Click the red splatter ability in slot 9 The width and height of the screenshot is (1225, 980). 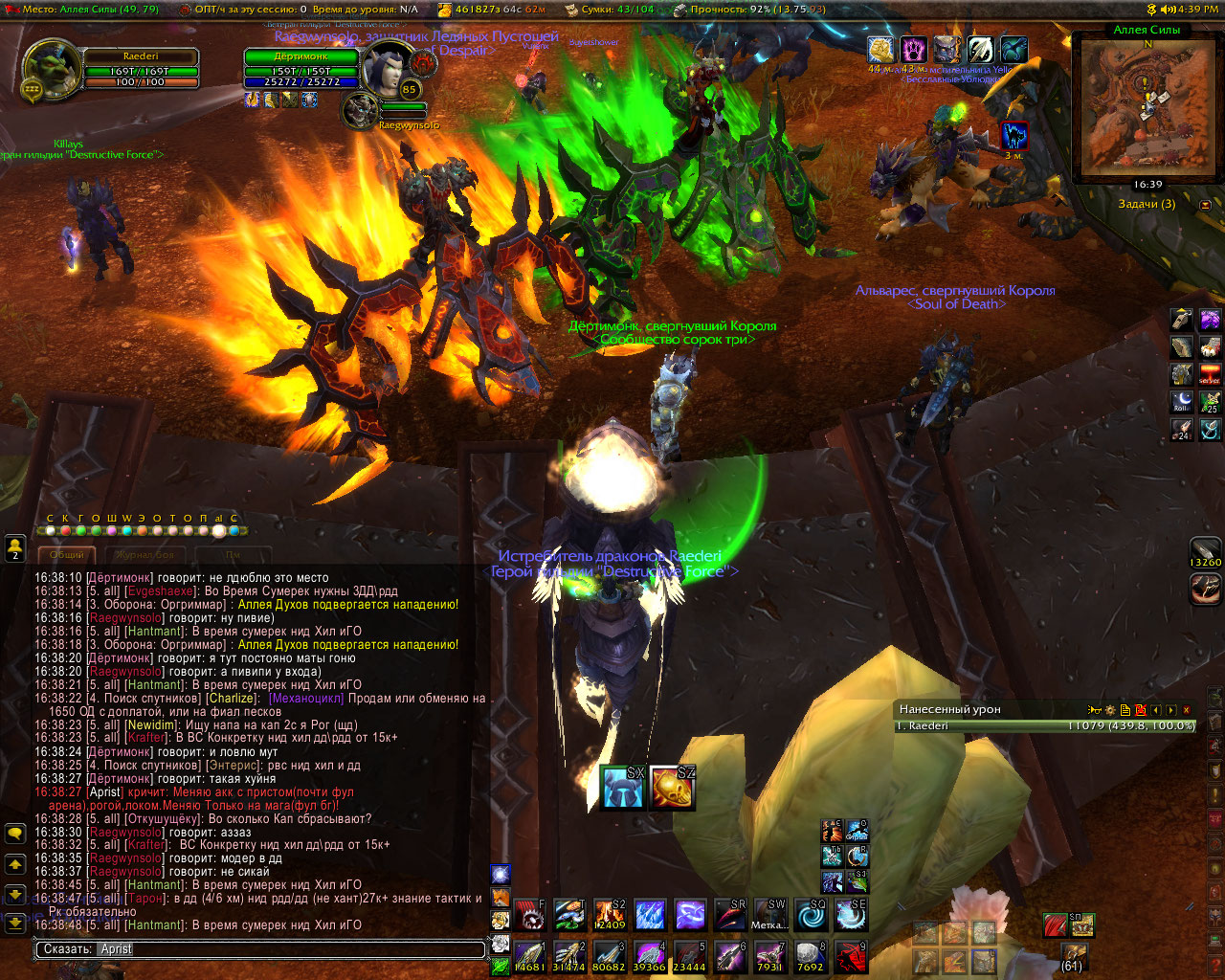tap(851, 957)
